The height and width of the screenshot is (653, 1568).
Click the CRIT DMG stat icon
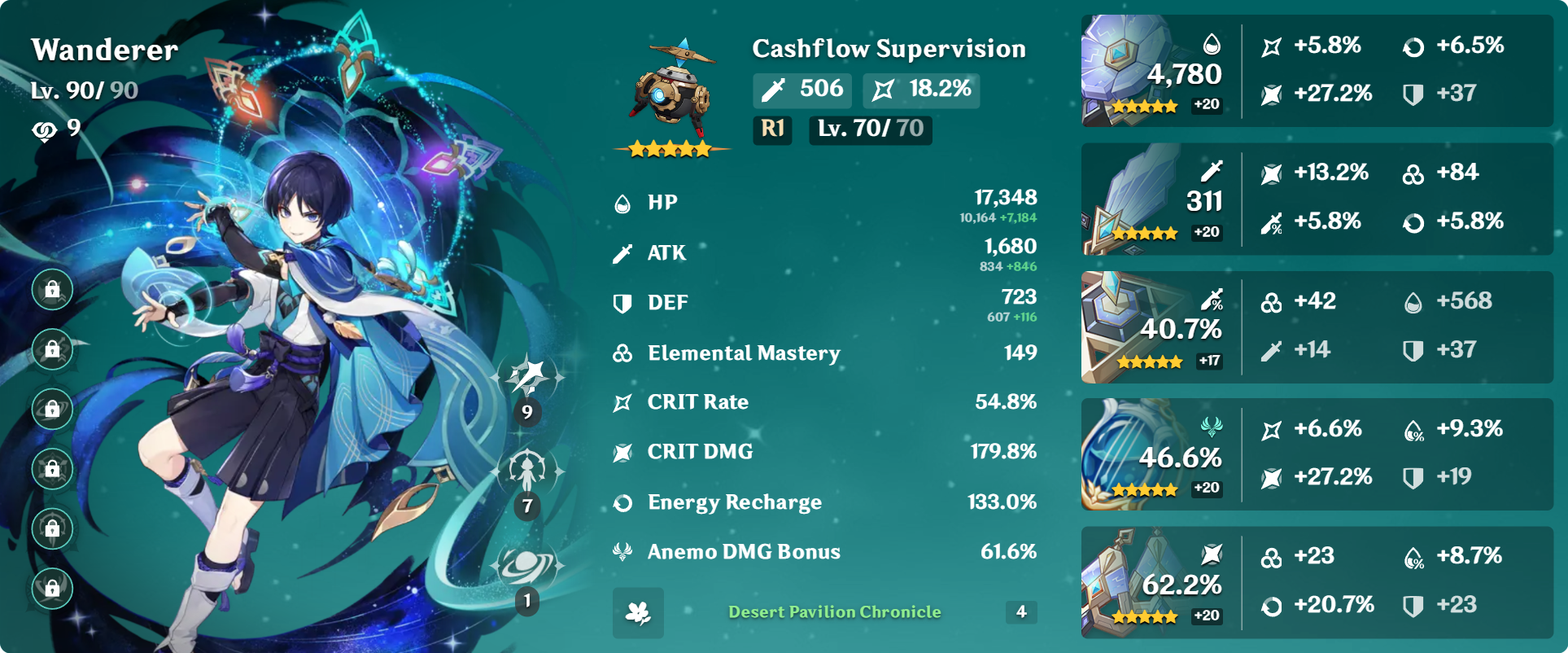click(622, 452)
